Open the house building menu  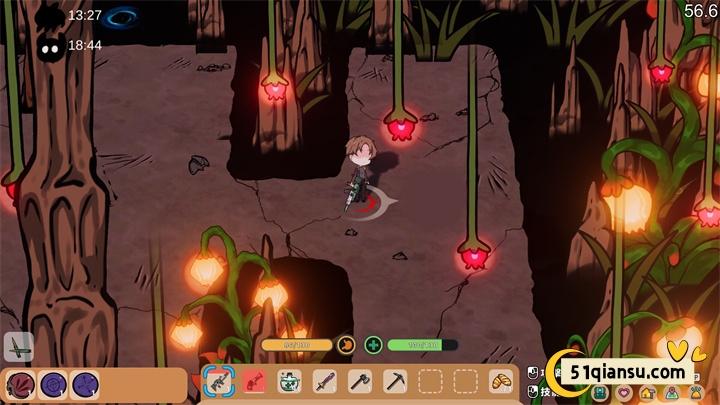(x=647, y=393)
